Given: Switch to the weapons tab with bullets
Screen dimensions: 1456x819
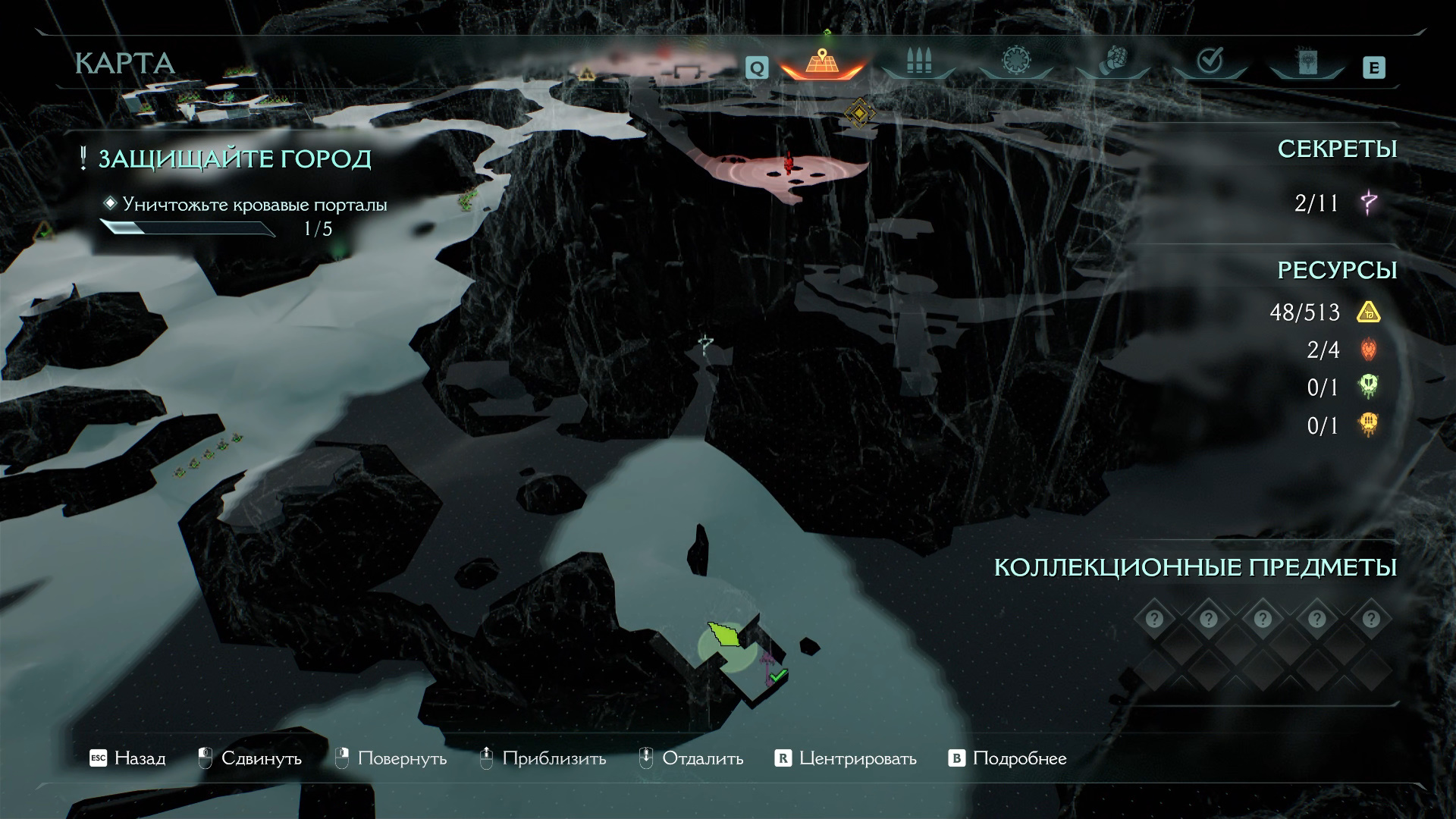Looking at the screenshot, I should (x=918, y=62).
